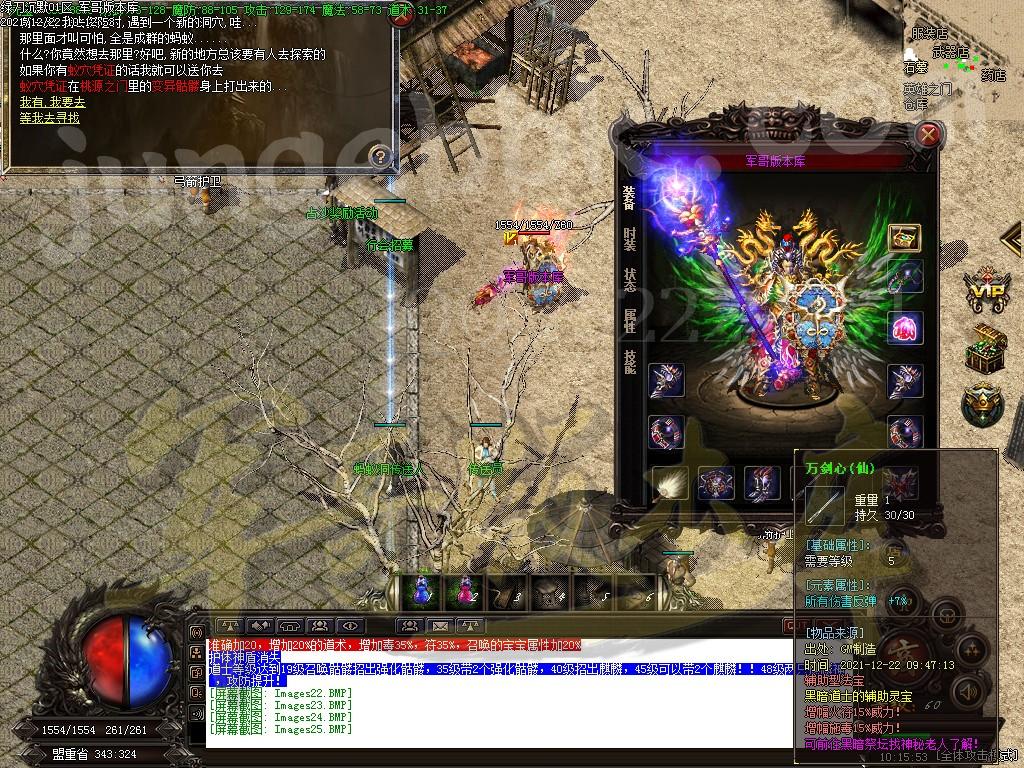Choose the dialogue reply "等我去寻找"
This screenshot has height=768, width=1024.
point(49,117)
